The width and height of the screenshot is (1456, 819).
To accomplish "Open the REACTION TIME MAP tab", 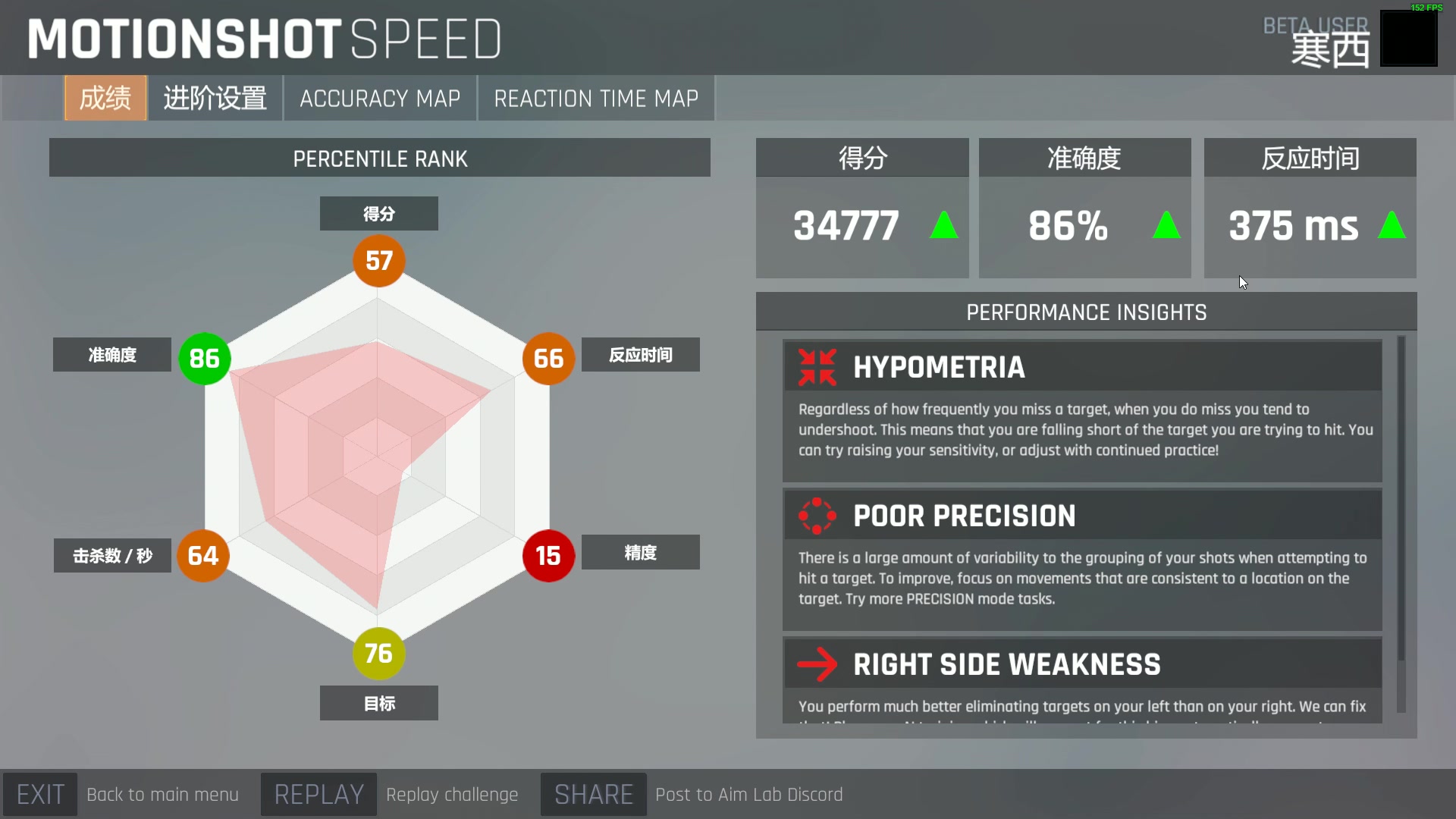I will [x=596, y=98].
